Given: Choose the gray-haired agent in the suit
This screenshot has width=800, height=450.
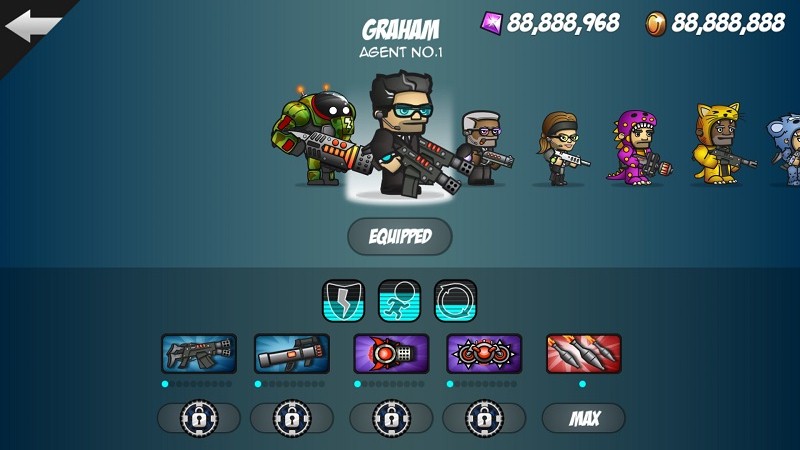Looking at the screenshot, I should (x=481, y=147).
